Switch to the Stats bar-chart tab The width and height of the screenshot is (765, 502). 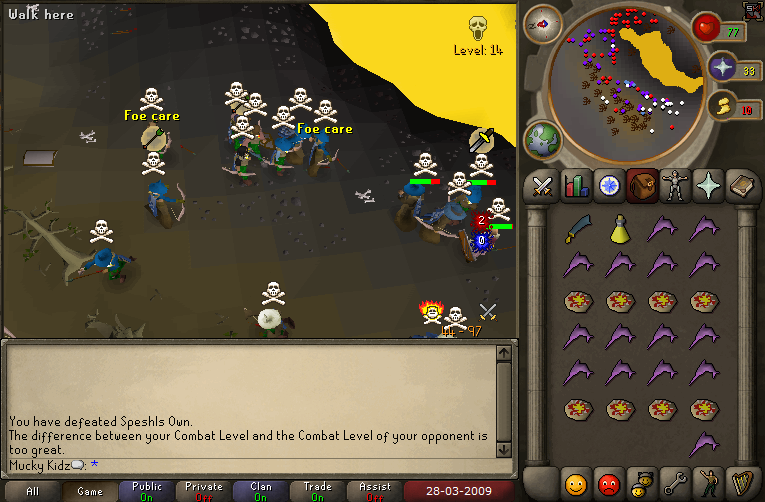[x=575, y=186]
